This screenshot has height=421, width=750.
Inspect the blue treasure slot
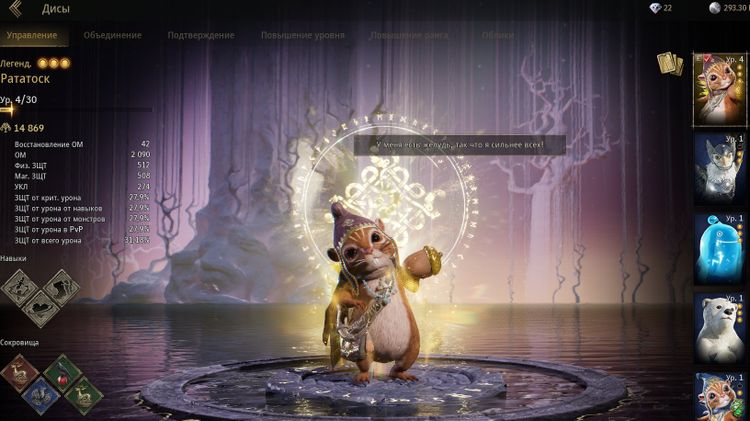(x=40, y=395)
